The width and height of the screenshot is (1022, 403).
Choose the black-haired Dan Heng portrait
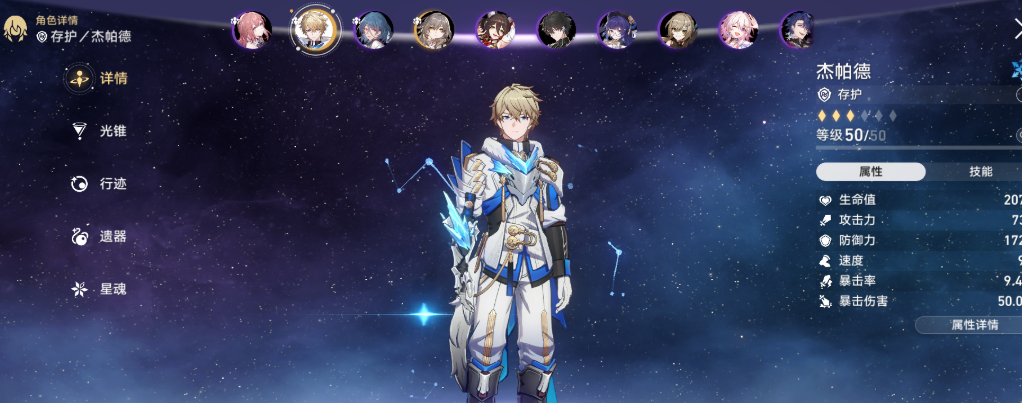556,30
